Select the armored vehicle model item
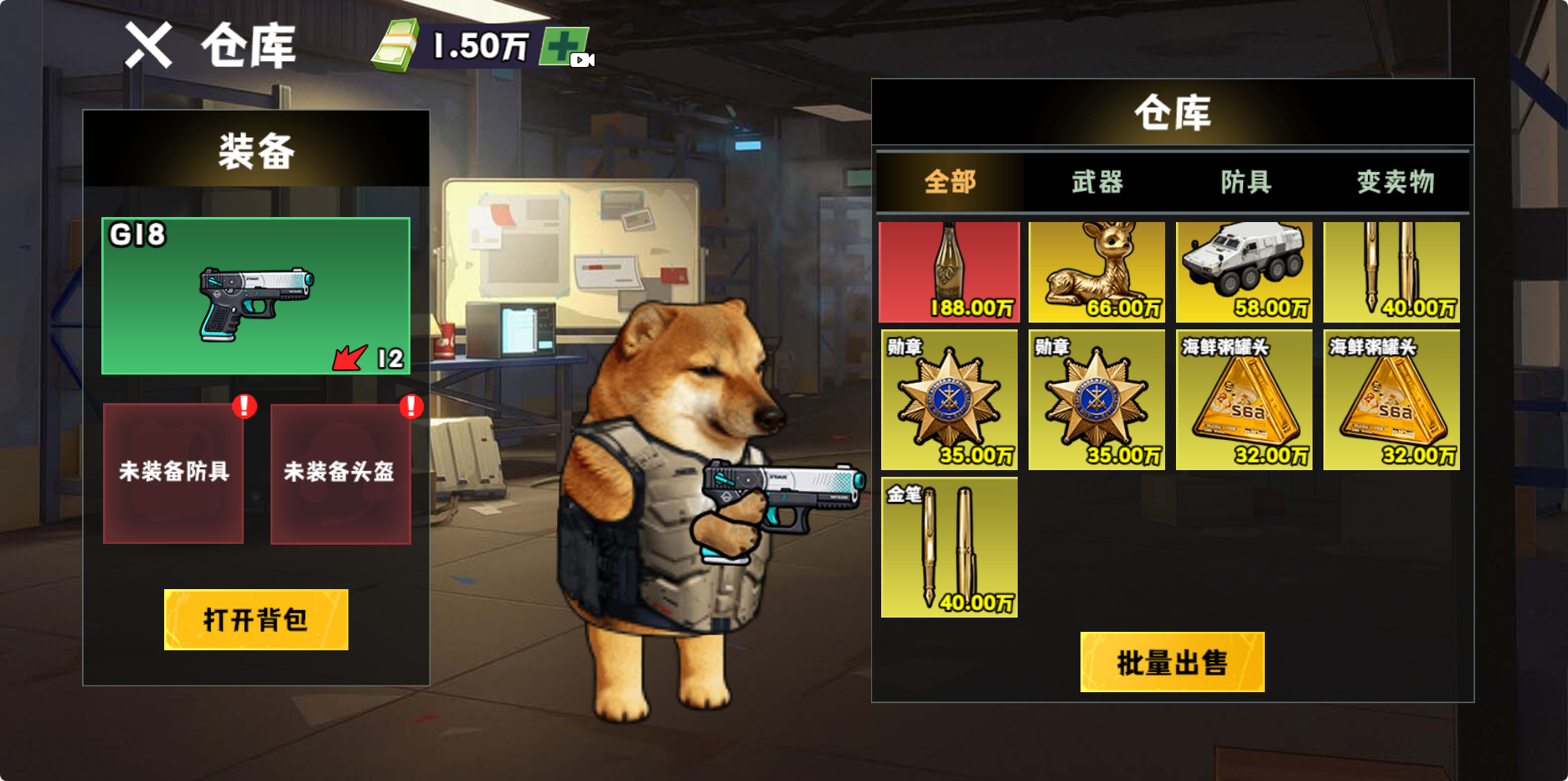1568x781 pixels. point(1244,272)
